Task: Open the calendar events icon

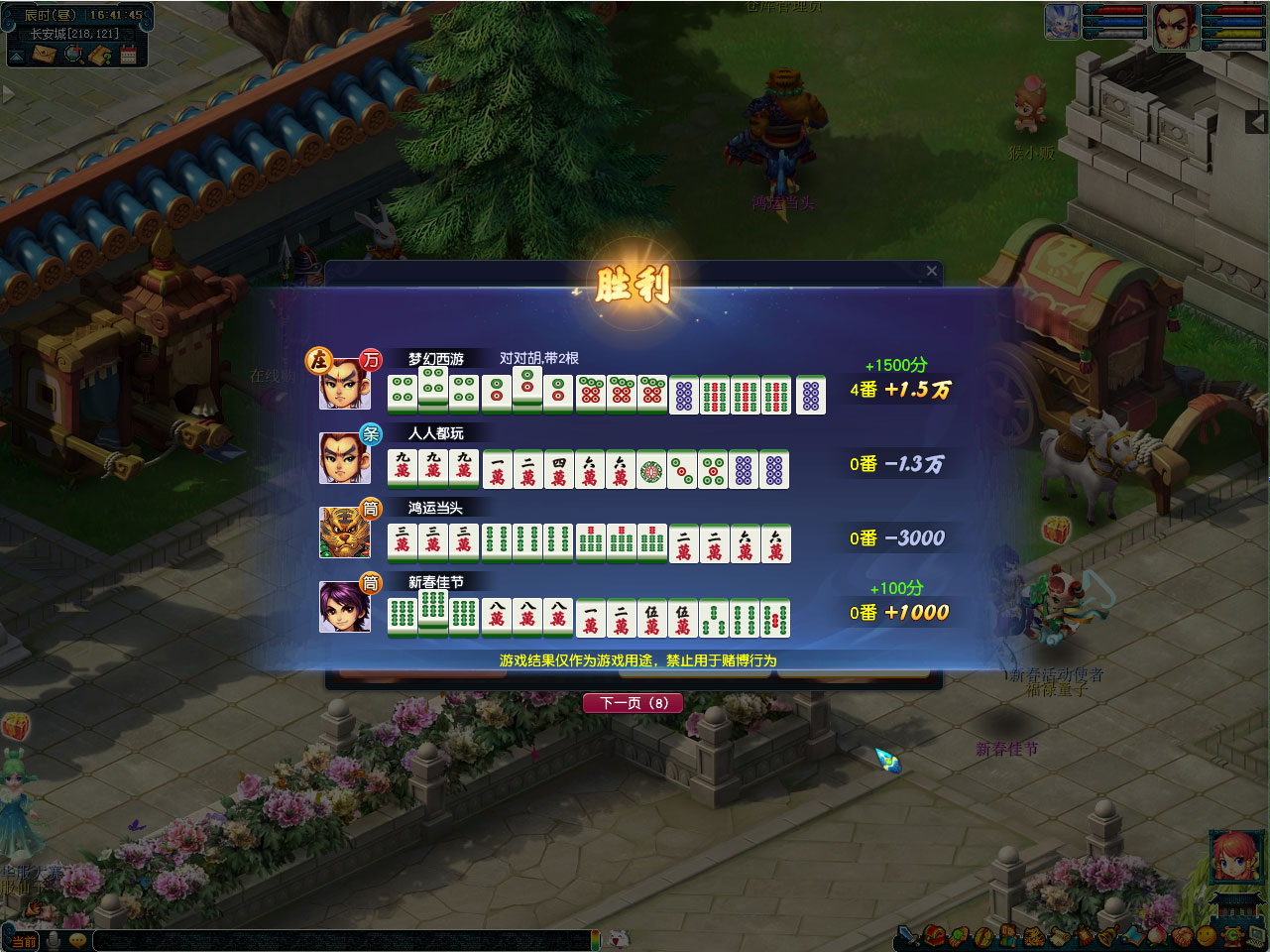Action: click(128, 55)
